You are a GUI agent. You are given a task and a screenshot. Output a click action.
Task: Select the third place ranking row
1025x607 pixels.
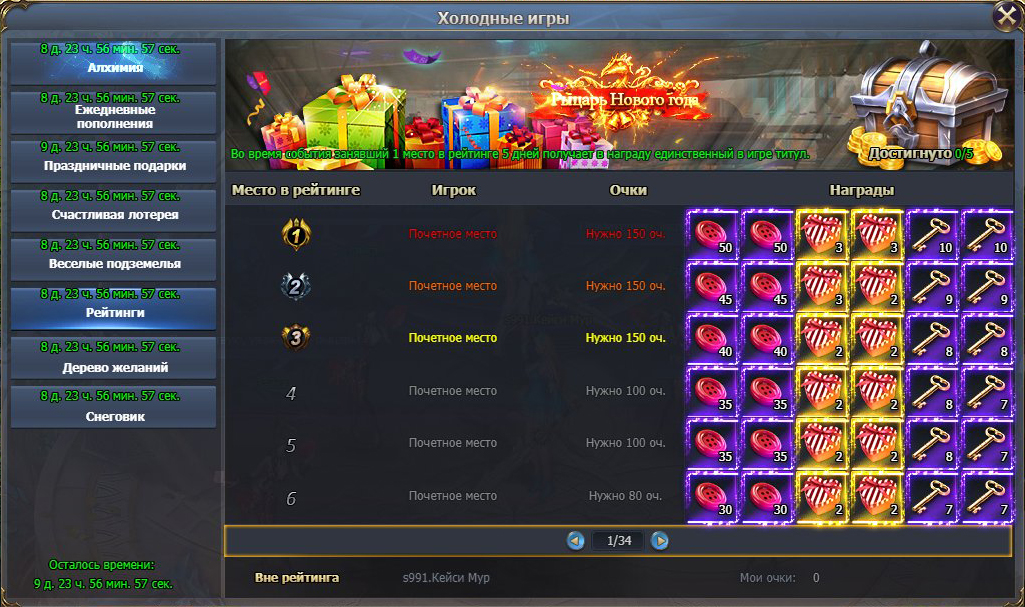453,338
